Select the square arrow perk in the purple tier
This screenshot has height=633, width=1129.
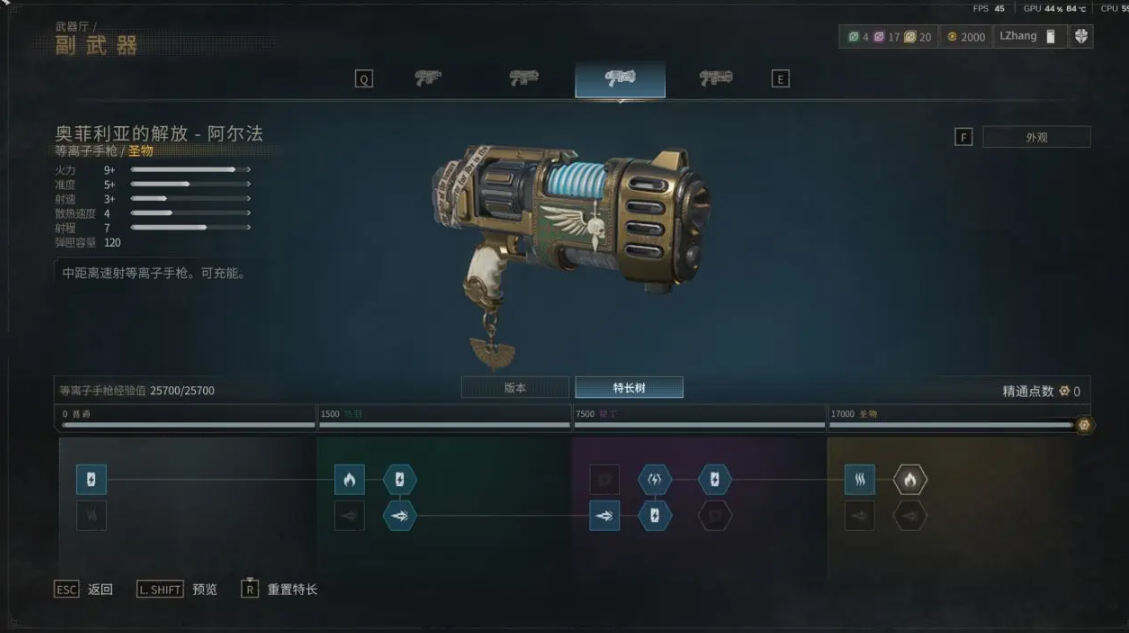click(604, 516)
